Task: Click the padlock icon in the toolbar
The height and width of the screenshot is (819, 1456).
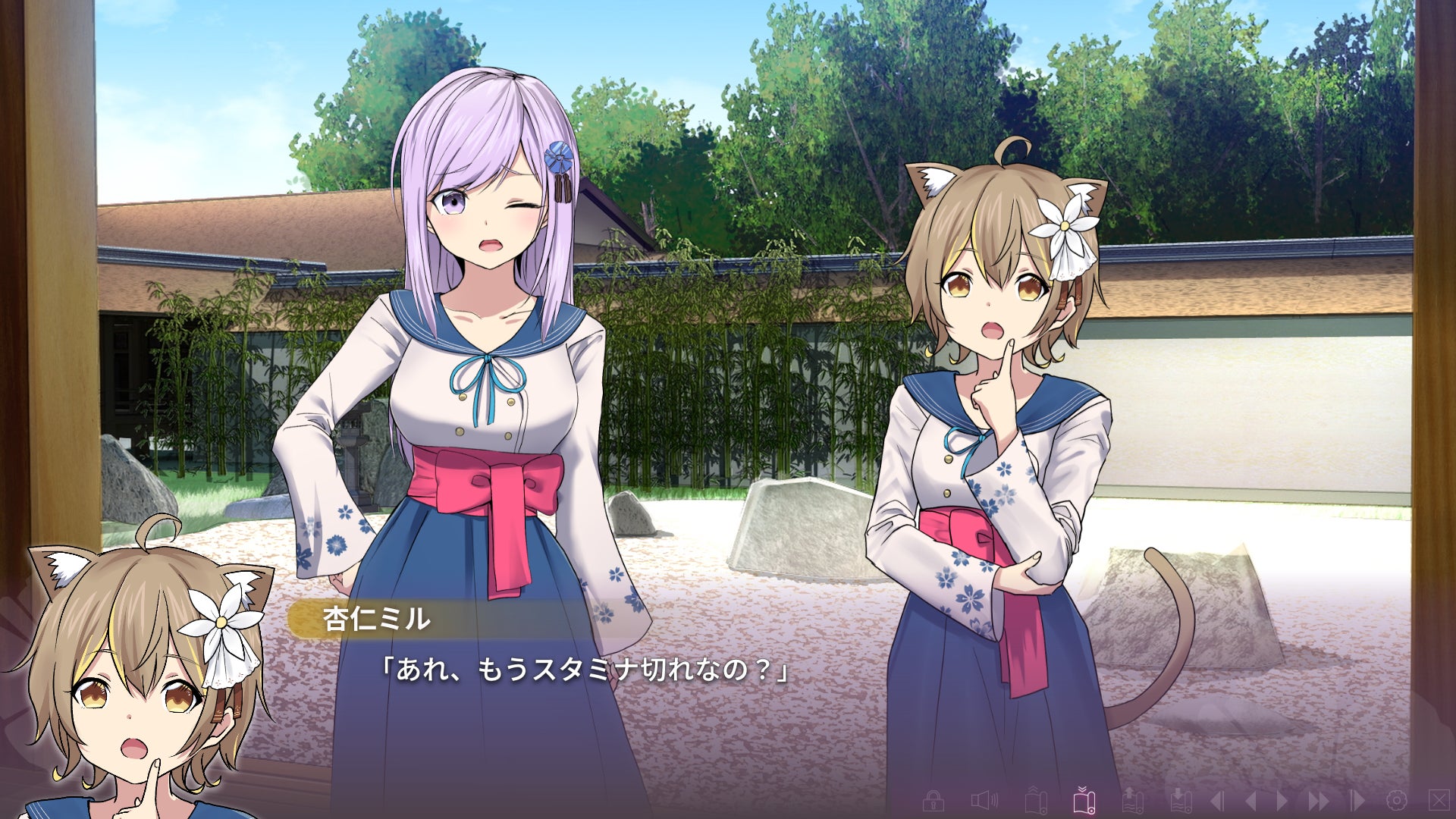Action: [933, 800]
